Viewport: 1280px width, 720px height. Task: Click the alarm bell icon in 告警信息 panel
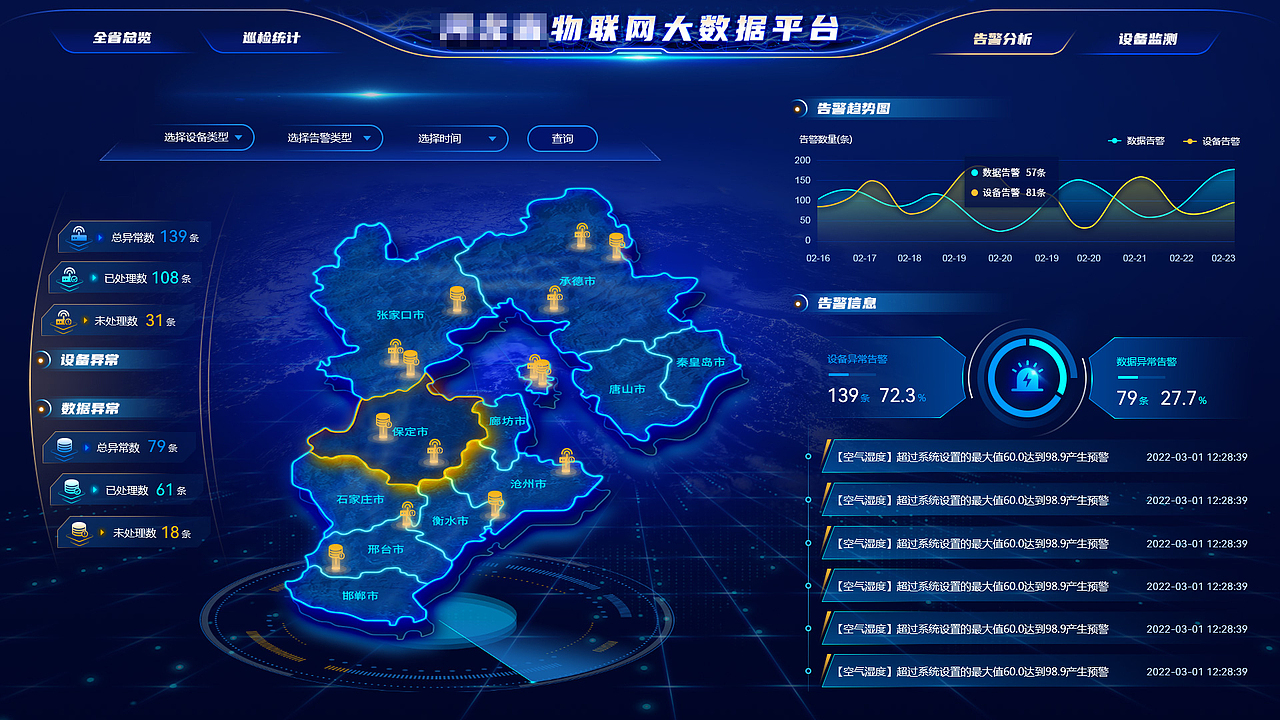pos(1028,379)
